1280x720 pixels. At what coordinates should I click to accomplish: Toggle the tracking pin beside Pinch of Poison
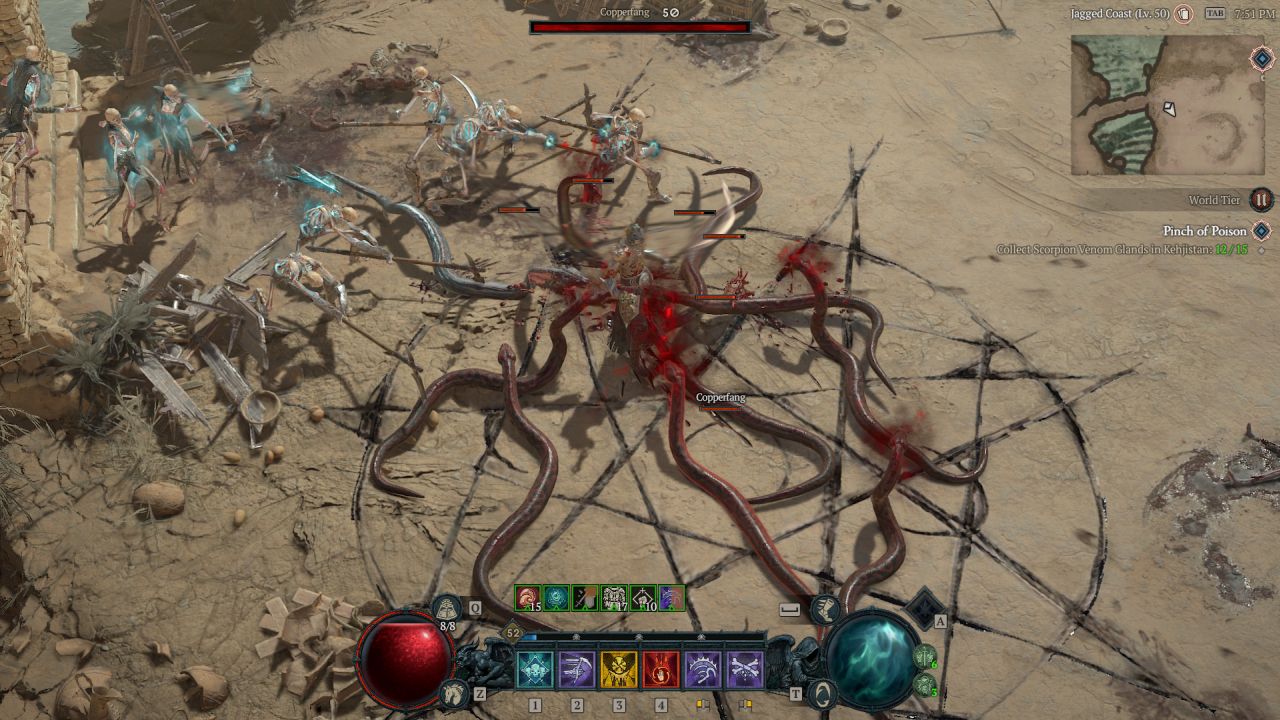click(1261, 229)
